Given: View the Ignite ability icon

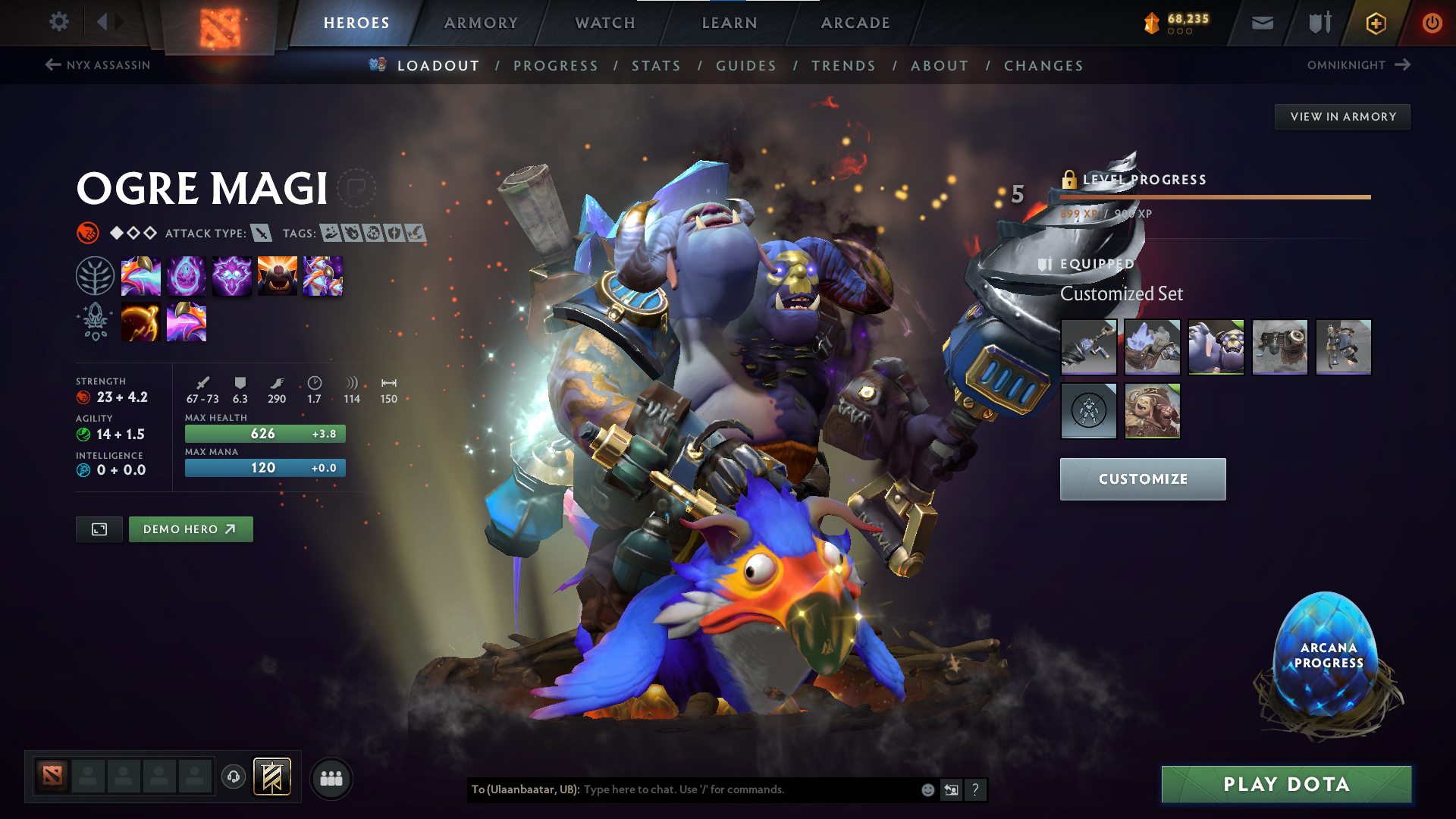Looking at the screenshot, I should click(x=187, y=275).
